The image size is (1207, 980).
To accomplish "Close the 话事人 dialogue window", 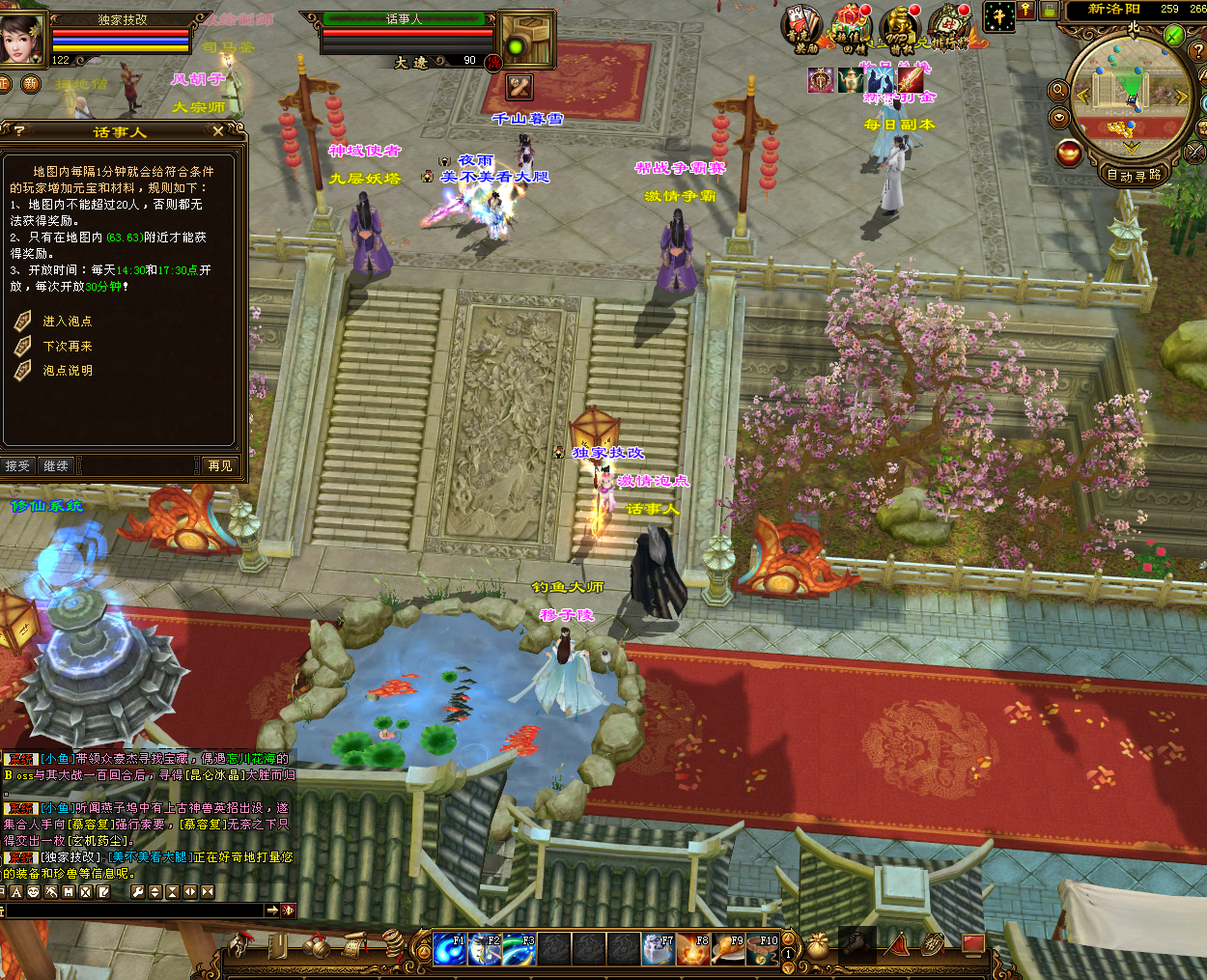I will pyautogui.click(x=219, y=131).
